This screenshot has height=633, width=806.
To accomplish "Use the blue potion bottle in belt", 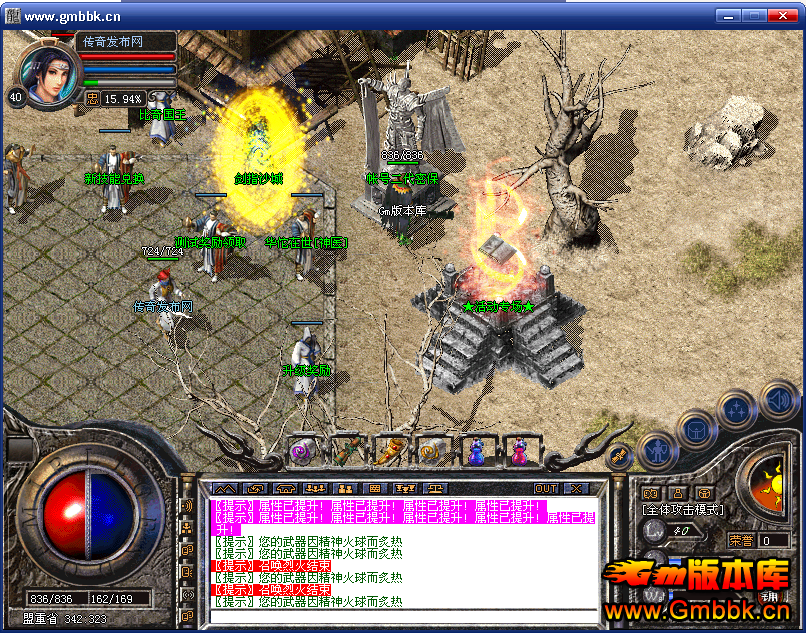I will [x=476, y=452].
